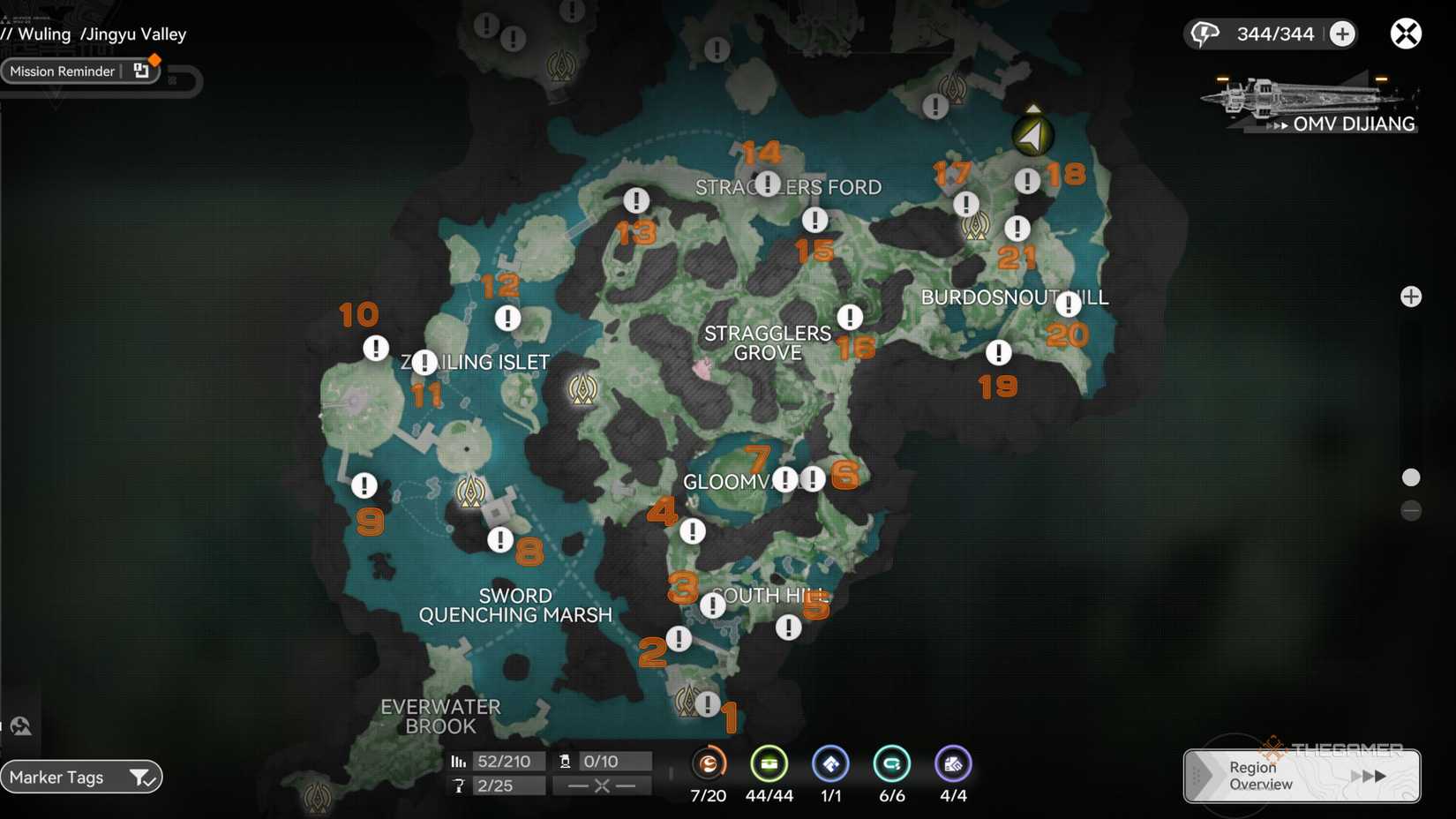The width and height of the screenshot is (1456, 819).
Task: Select the golden beacon above Stragglers Ford
Action: [562, 65]
